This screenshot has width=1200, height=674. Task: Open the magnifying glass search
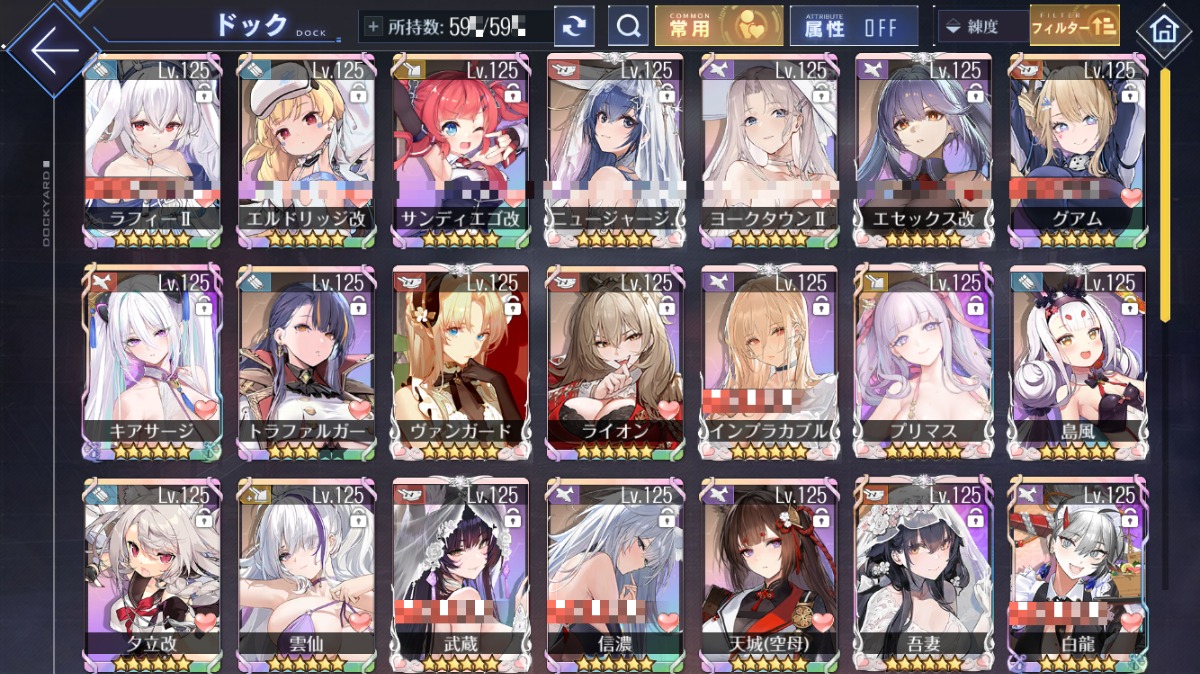point(628,27)
